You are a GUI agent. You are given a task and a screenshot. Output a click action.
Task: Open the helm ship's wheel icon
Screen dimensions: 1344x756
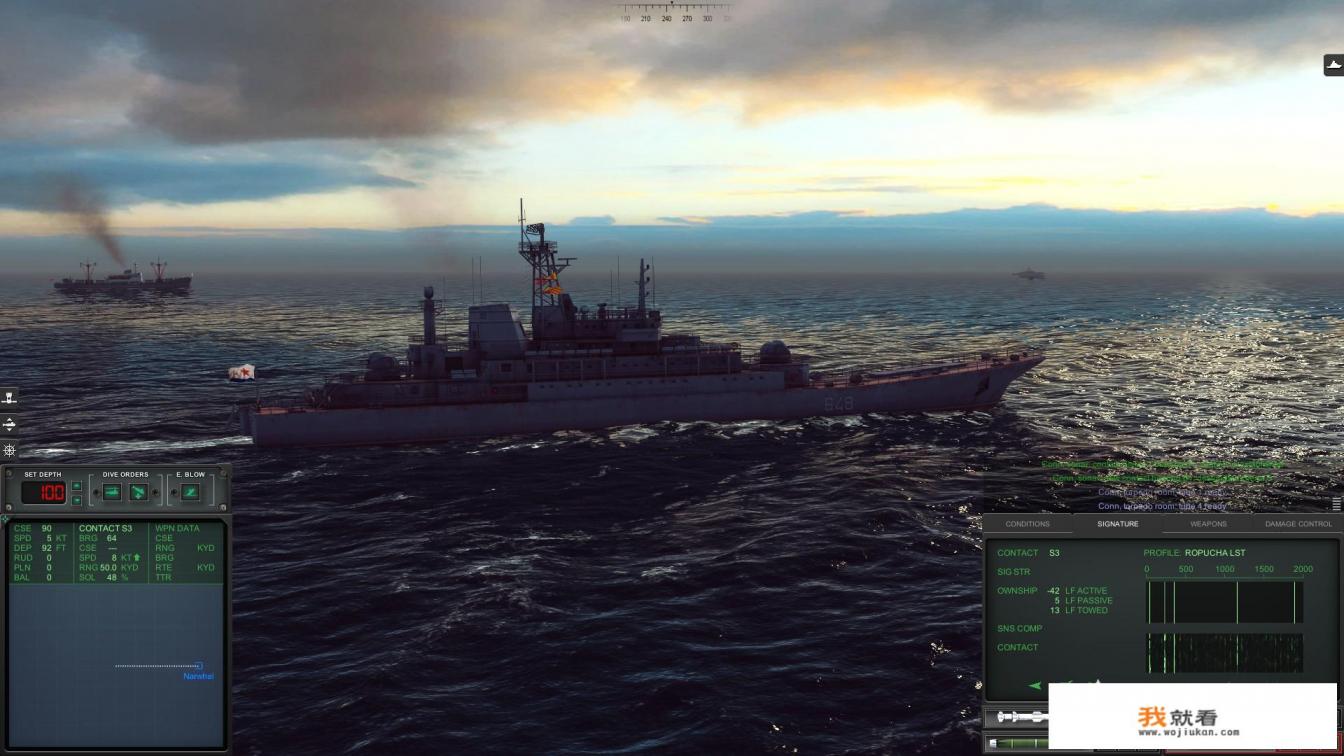pyautogui.click(x=8, y=450)
